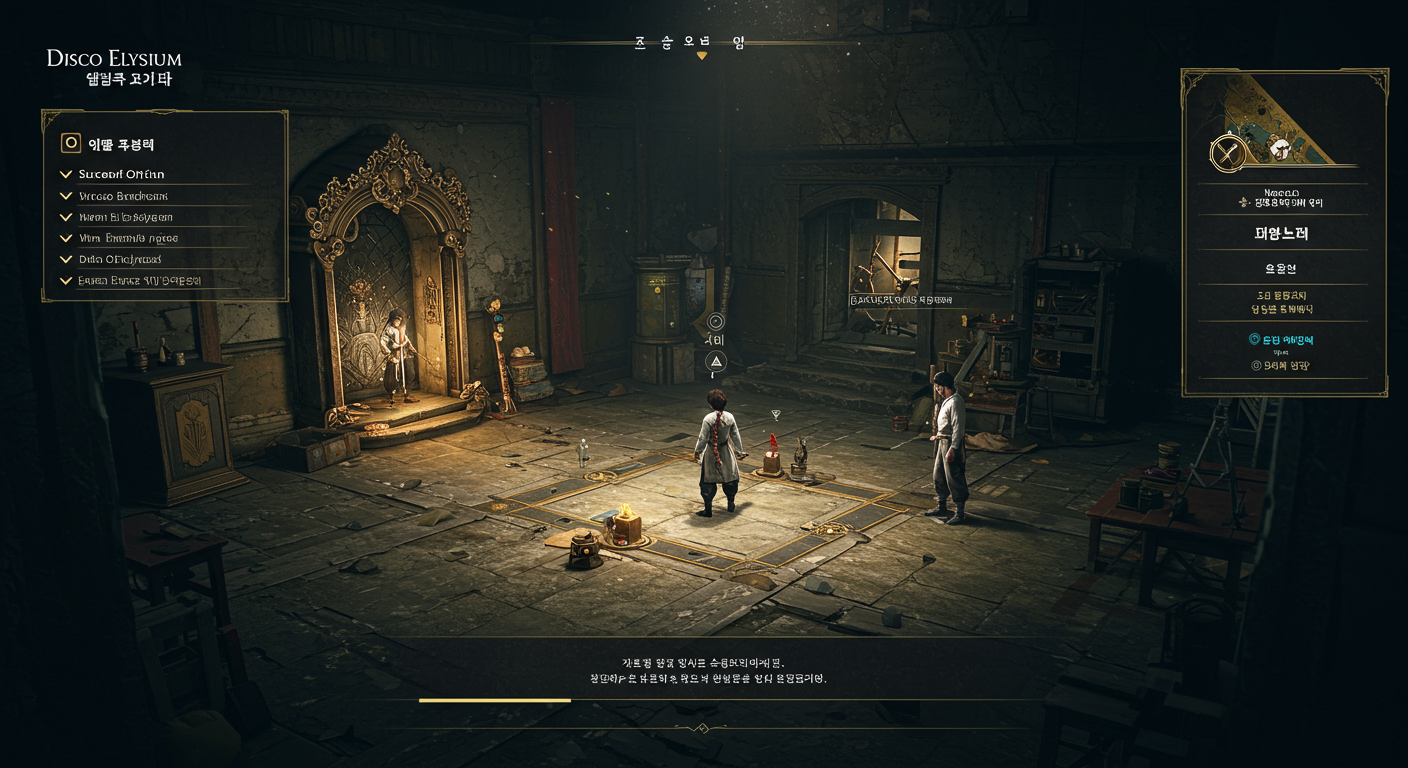The image size is (1408, 768).
Task: Click the small inverted triangle marker on the floor
Action: click(775, 414)
